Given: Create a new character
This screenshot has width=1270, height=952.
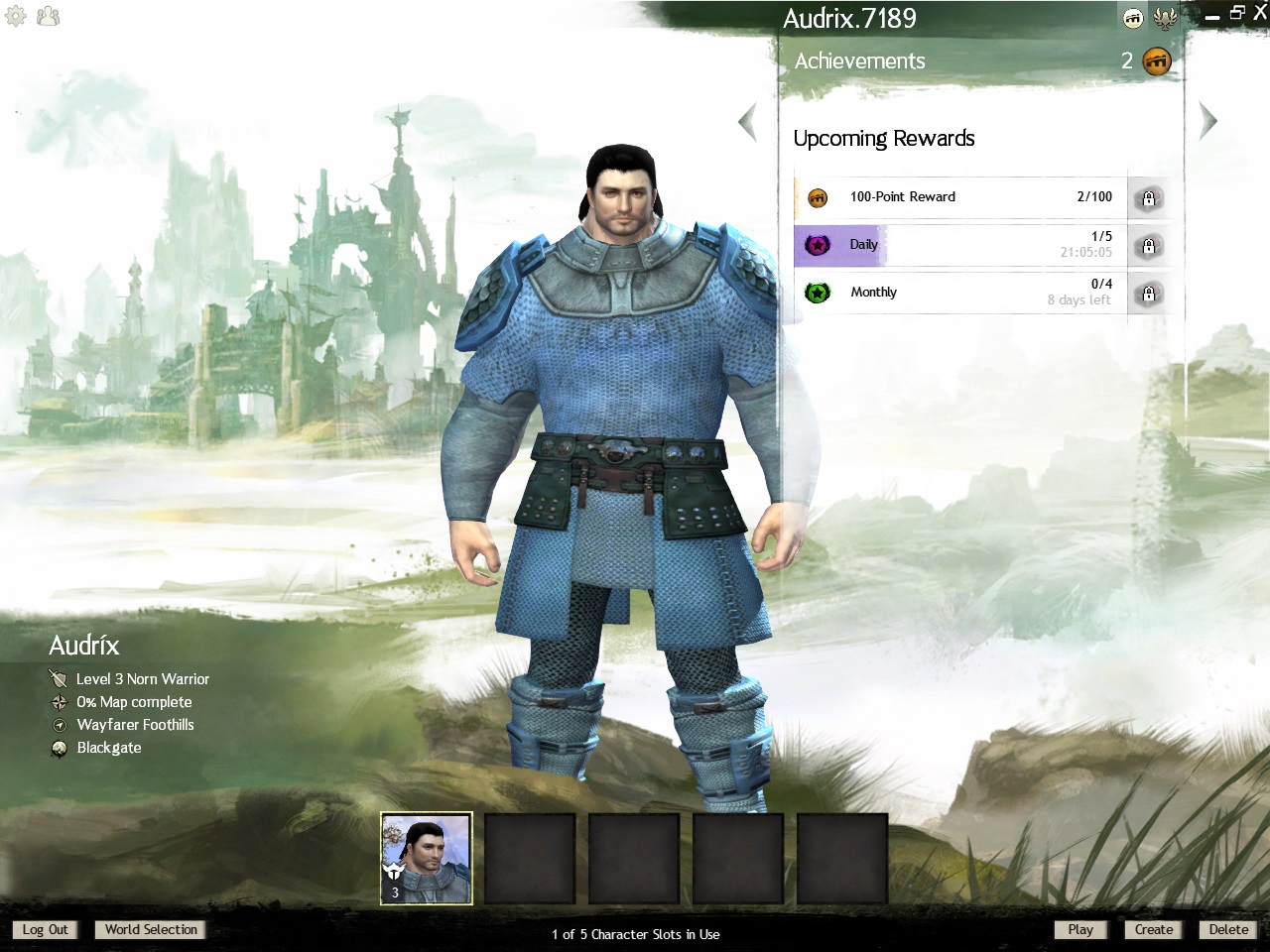Looking at the screenshot, I should pos(1153,929).
